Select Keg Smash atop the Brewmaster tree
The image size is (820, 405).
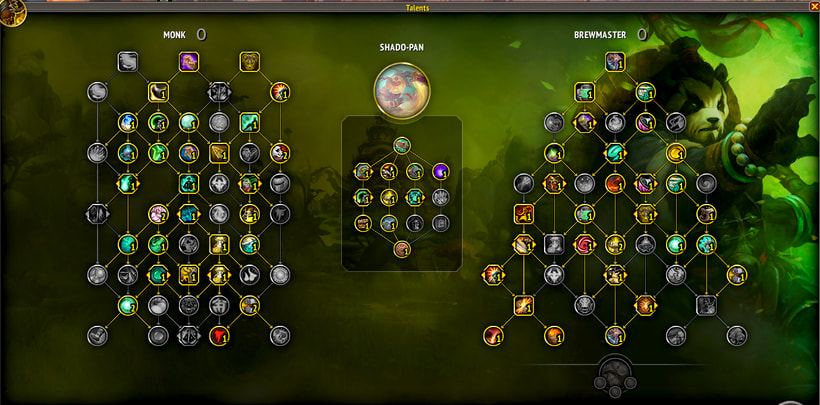point(615,62)
